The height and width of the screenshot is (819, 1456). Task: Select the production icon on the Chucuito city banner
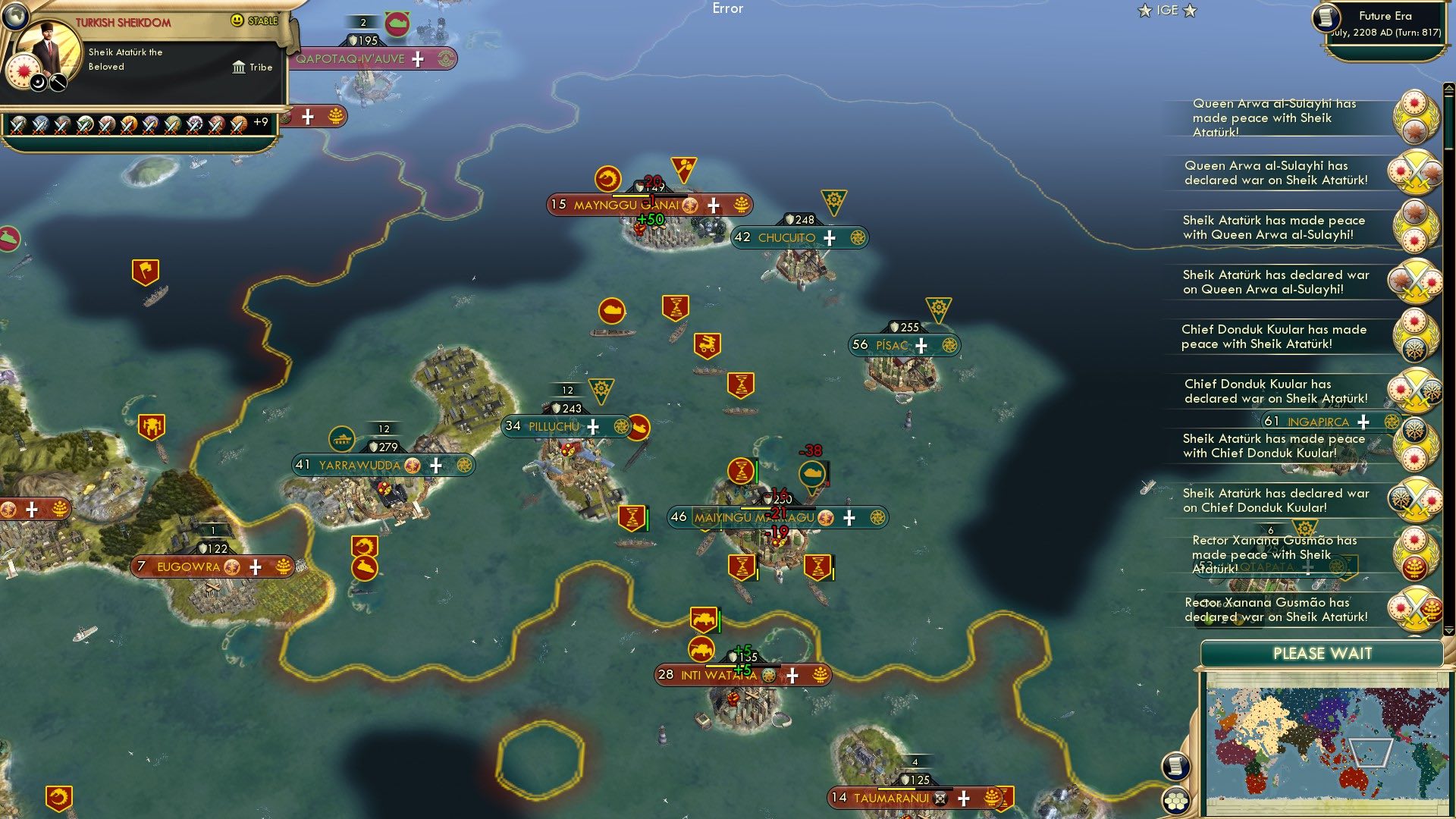tap(857, 237)
